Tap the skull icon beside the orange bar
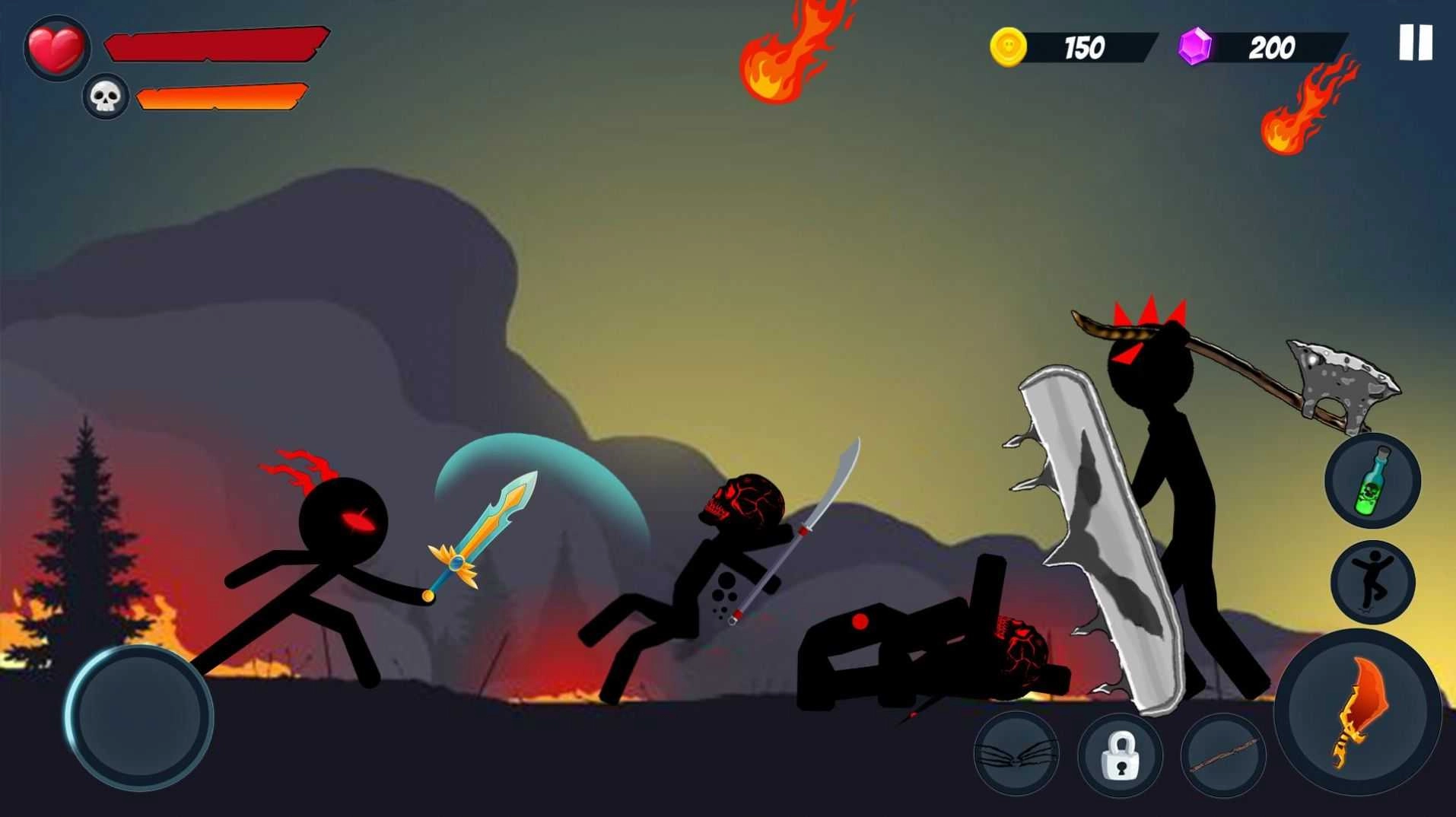Viewport: 1456px width, 817px height. pyautogui.click(x=105, y=97)
